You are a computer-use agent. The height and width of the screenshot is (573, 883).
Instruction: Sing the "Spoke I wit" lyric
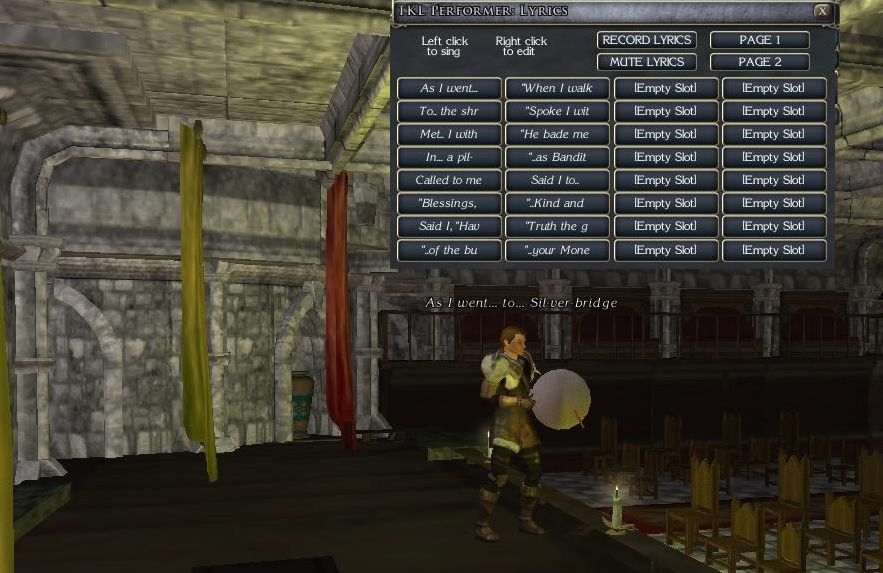[557, 111]
